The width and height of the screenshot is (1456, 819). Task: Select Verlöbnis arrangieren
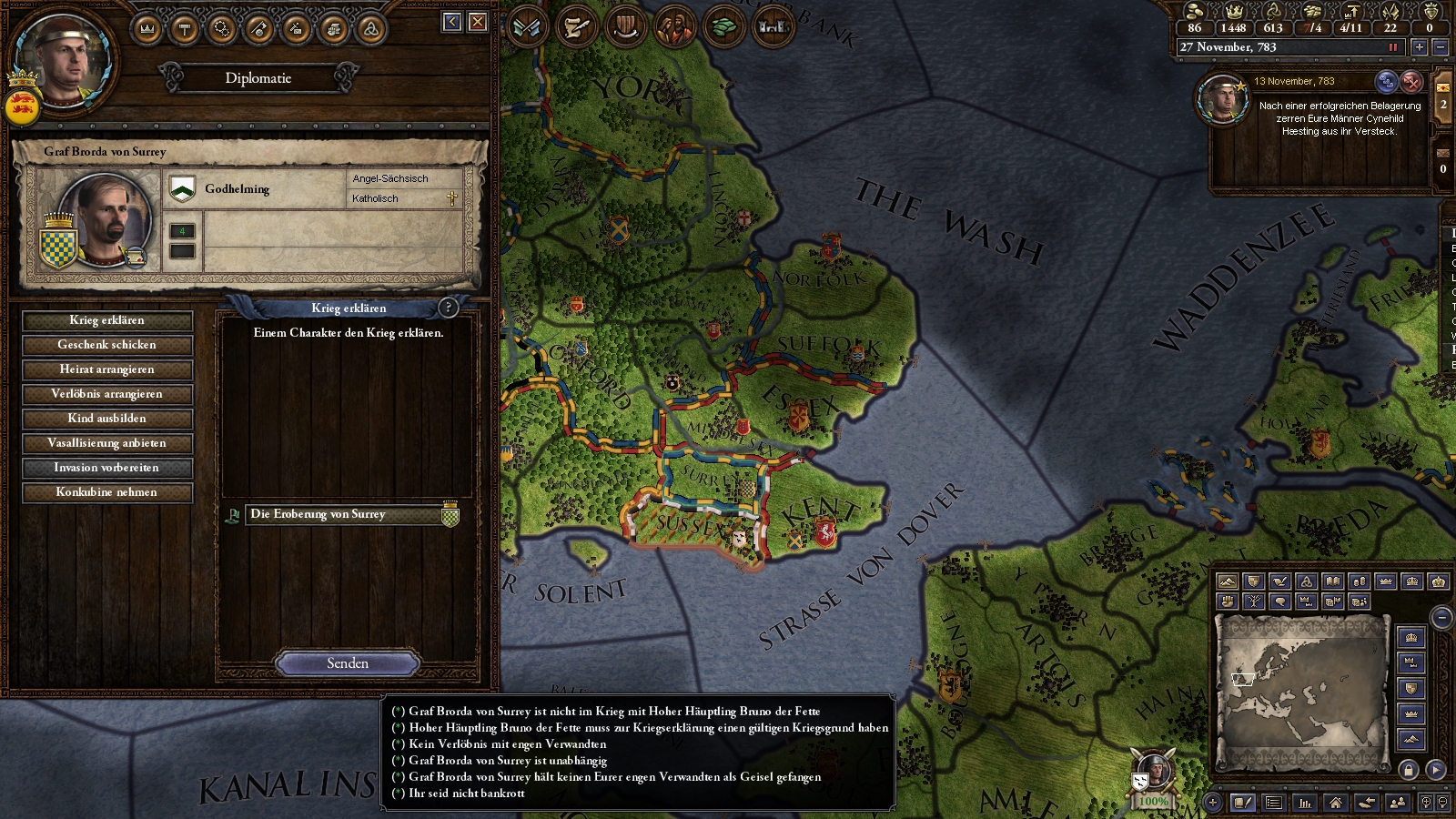[x=106, y=394]
